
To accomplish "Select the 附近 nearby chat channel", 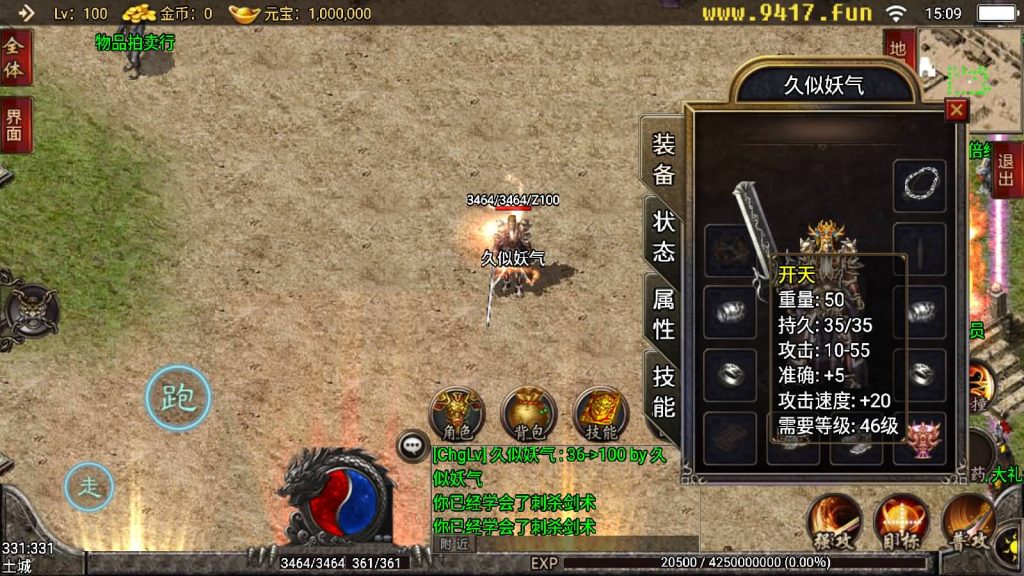I will [x=455, y=544].
